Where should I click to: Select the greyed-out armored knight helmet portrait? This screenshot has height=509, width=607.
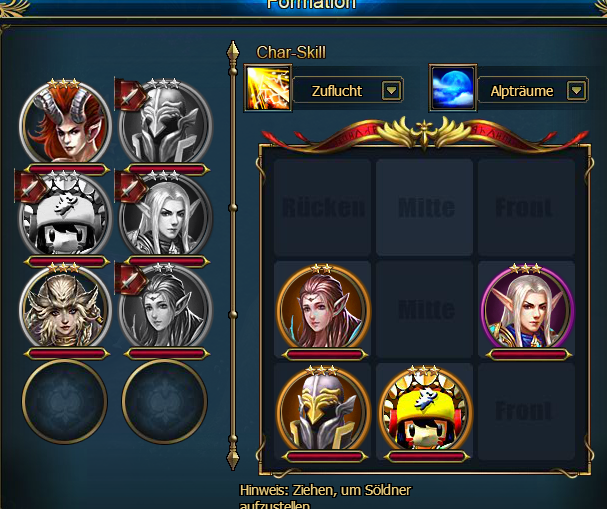tap(166, 124)
